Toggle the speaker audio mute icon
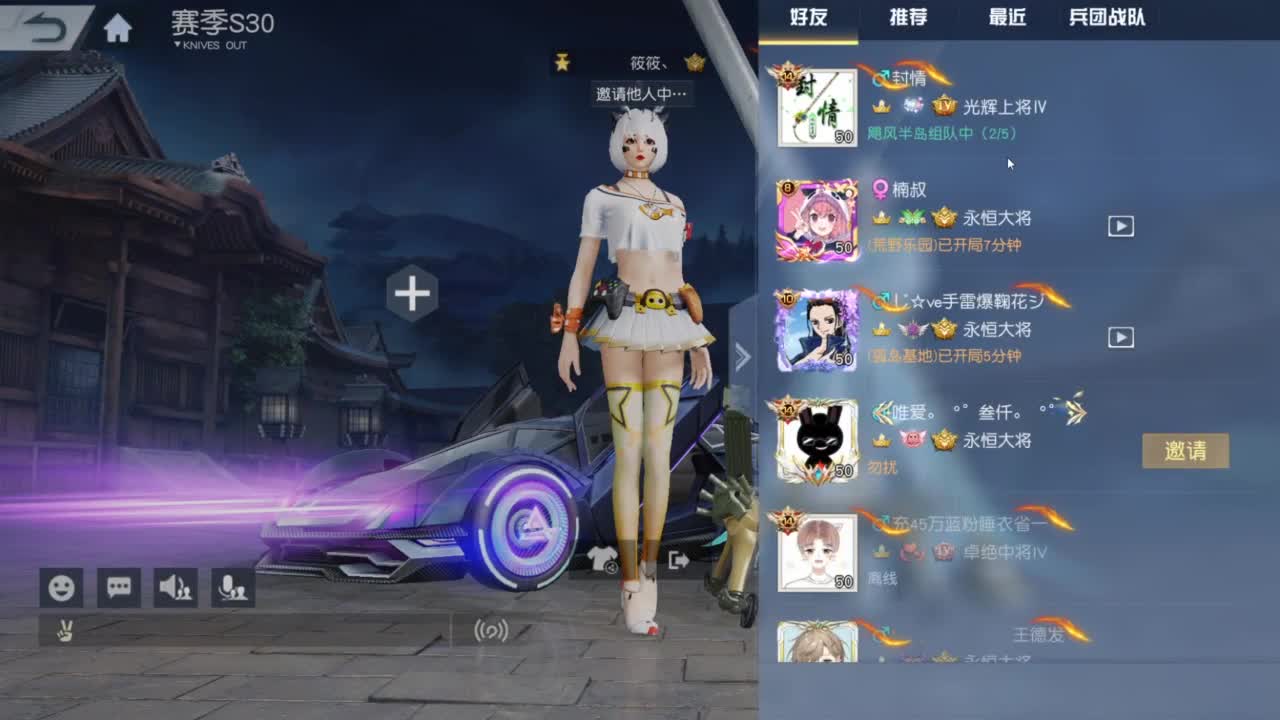Screen dimensions: 1280x720 tap(175, 587)
